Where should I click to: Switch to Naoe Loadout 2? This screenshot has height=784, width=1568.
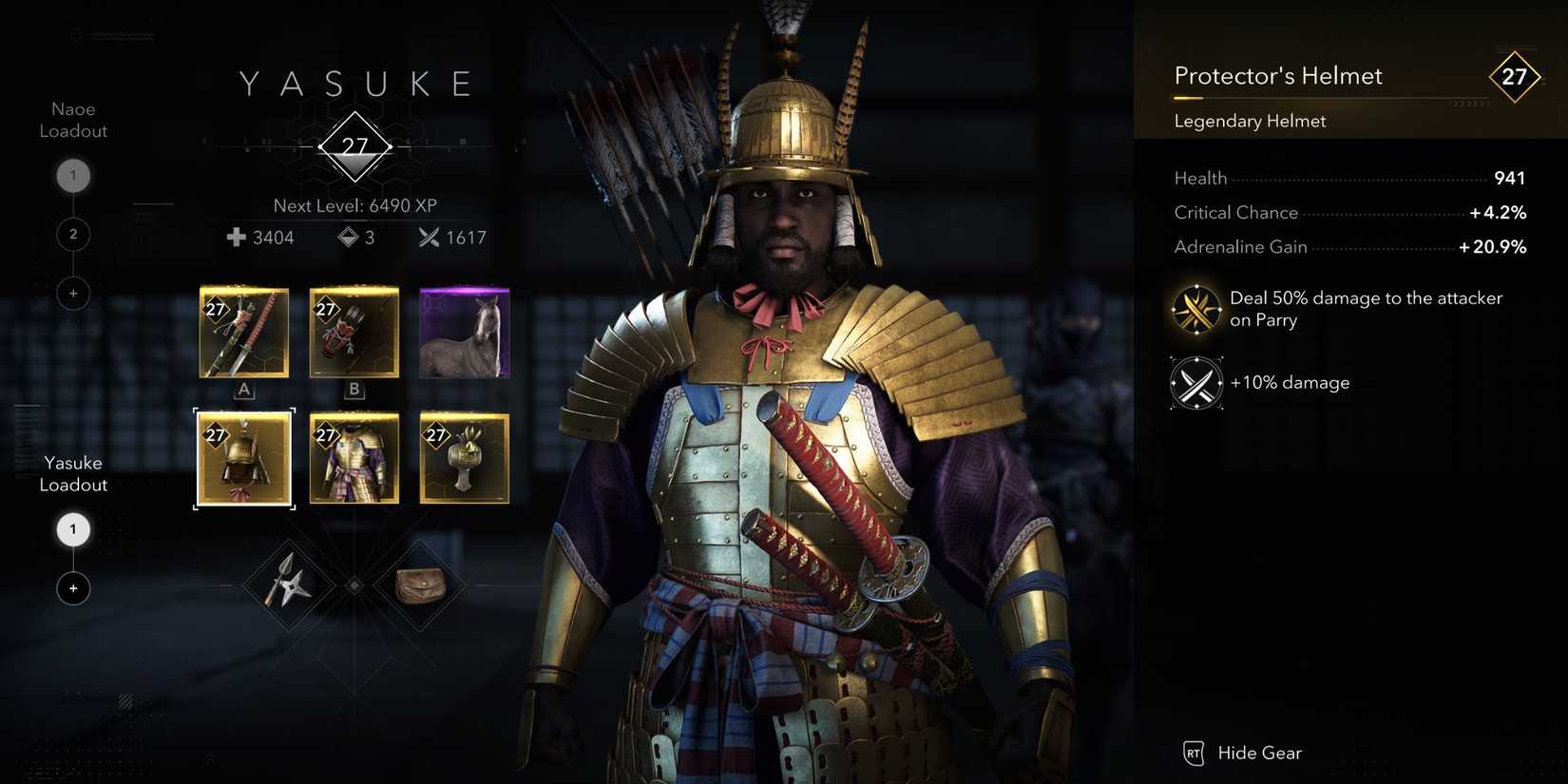point(73,234)
